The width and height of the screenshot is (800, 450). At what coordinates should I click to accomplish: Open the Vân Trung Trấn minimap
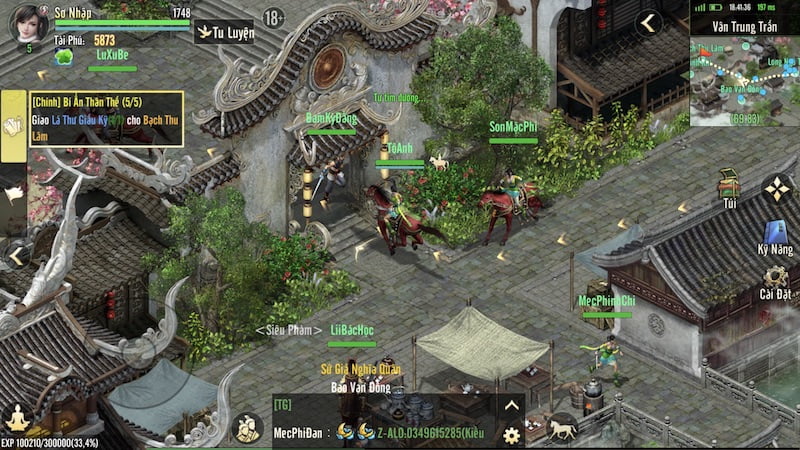point(744,82)
